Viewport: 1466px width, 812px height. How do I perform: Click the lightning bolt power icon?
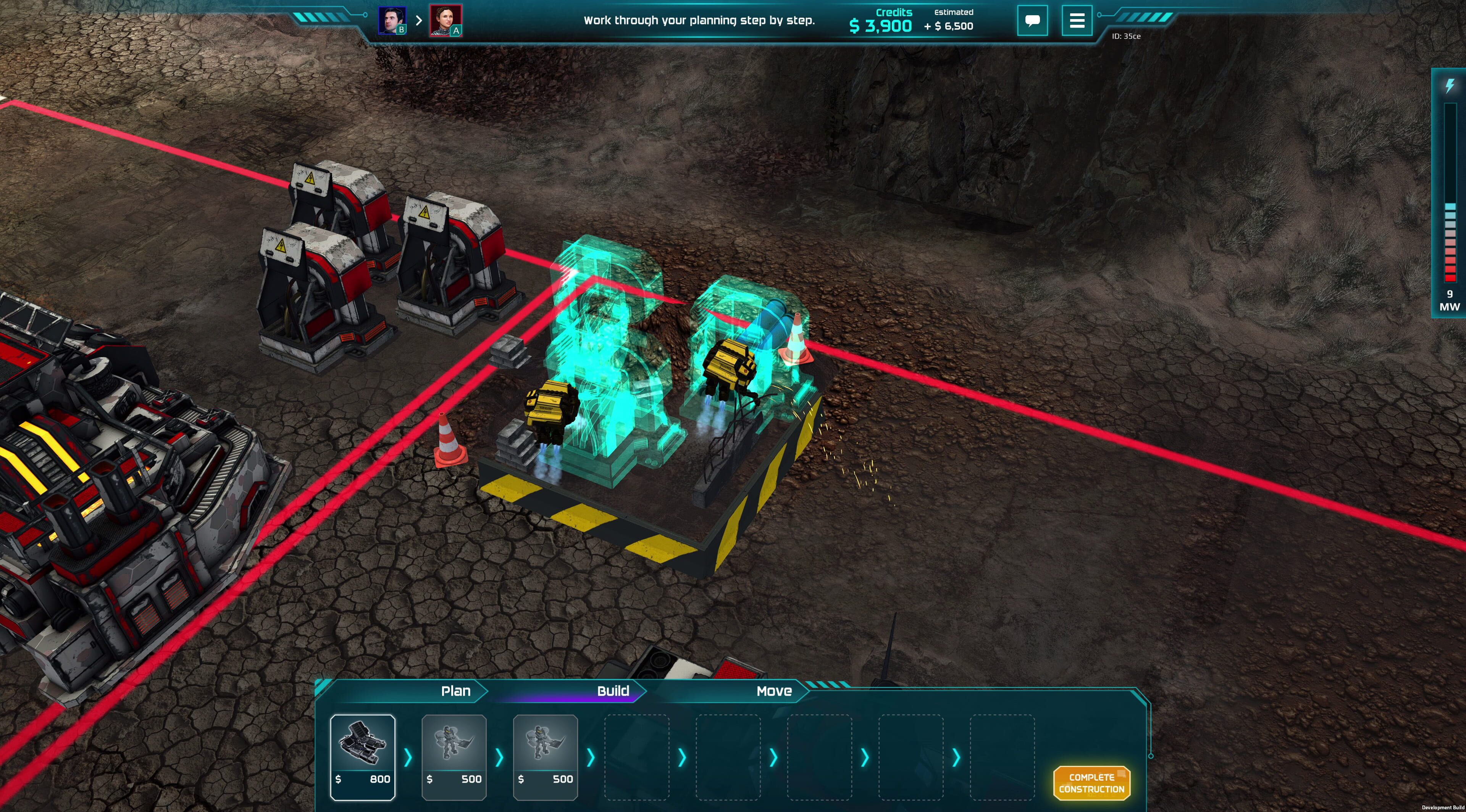pos(1450,86)
